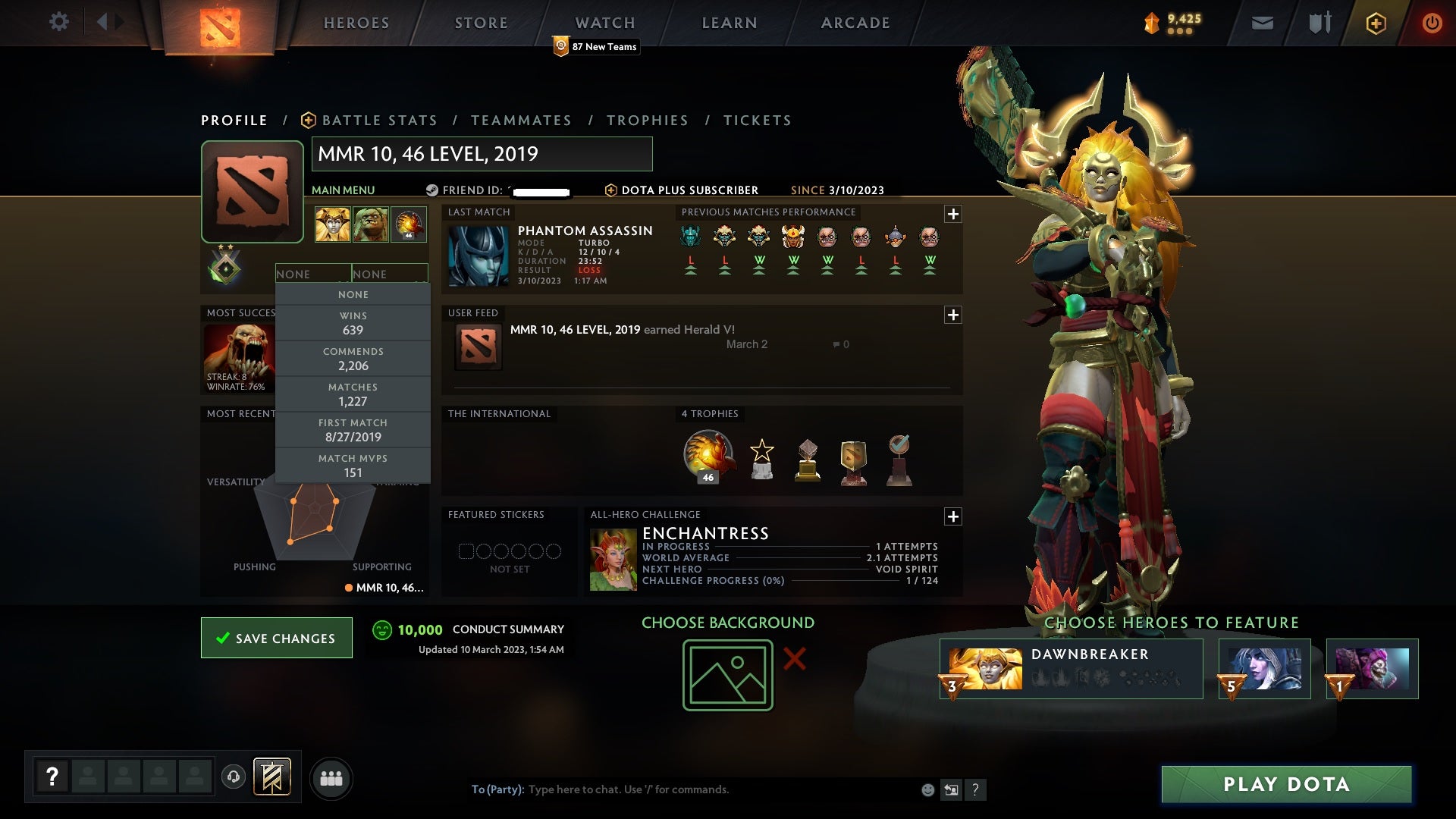
Task: Click the emoticon icon in the chat bar
Action: tap(927, 789)
